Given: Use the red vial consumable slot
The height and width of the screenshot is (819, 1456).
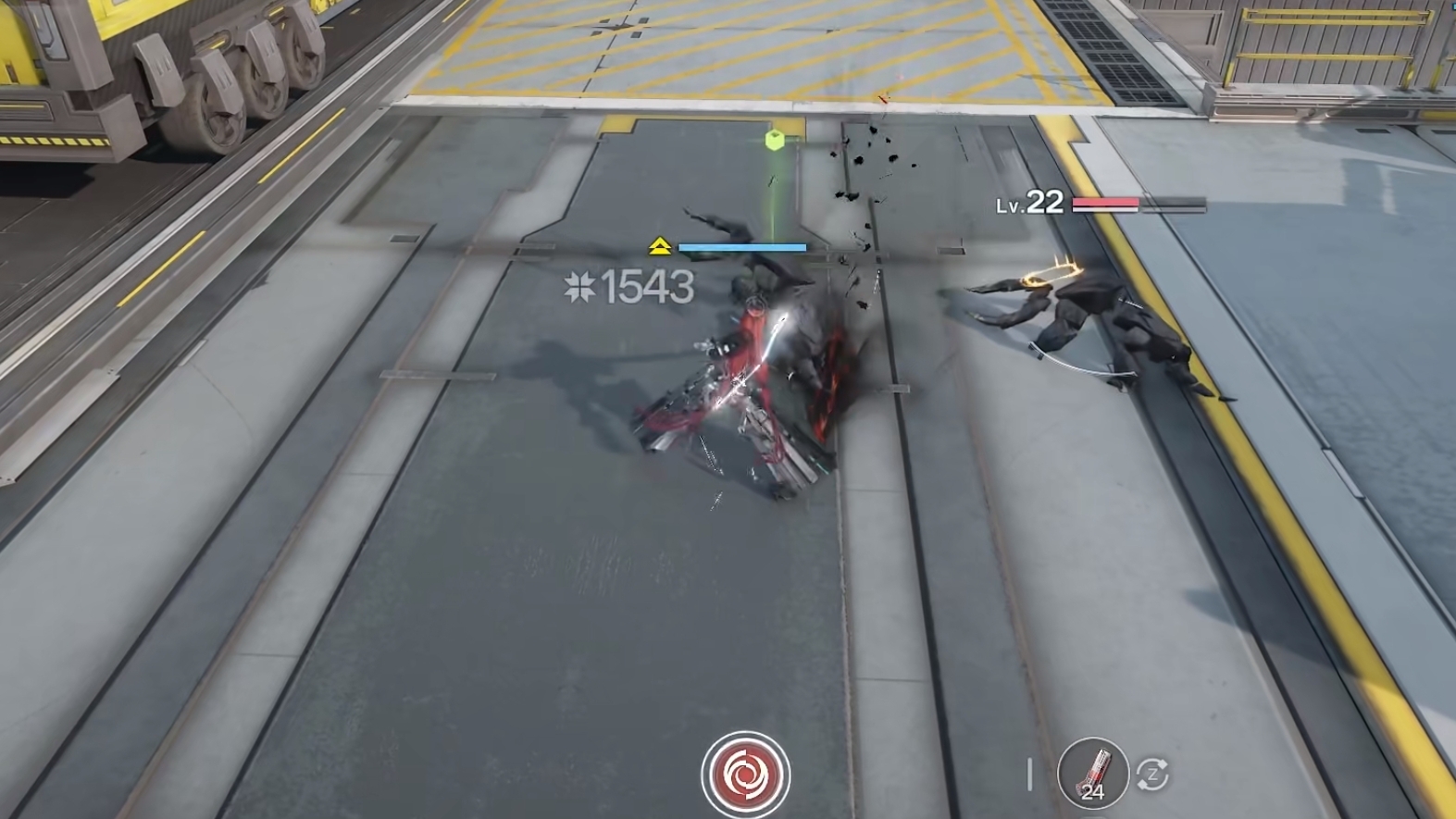Looking at the screenshot, I should pos(1092,772).
